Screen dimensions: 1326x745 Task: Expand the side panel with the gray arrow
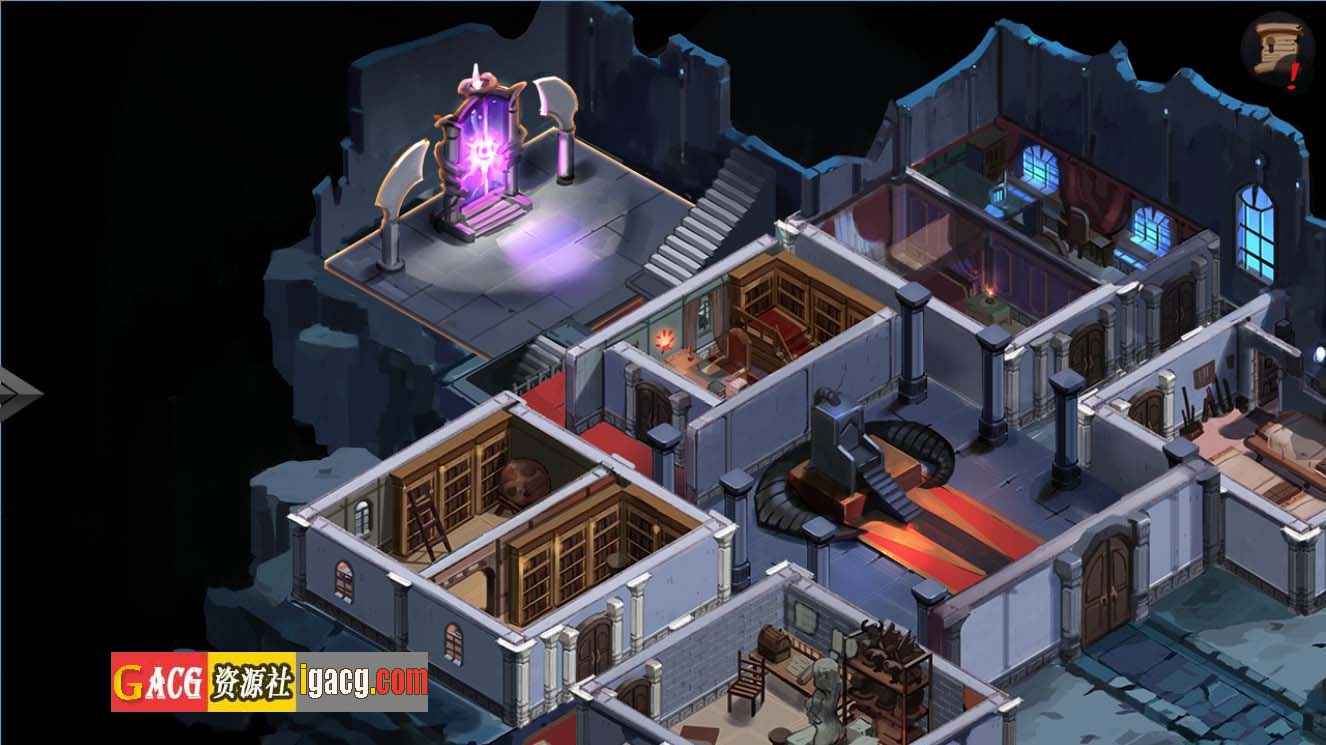point(17,393)
